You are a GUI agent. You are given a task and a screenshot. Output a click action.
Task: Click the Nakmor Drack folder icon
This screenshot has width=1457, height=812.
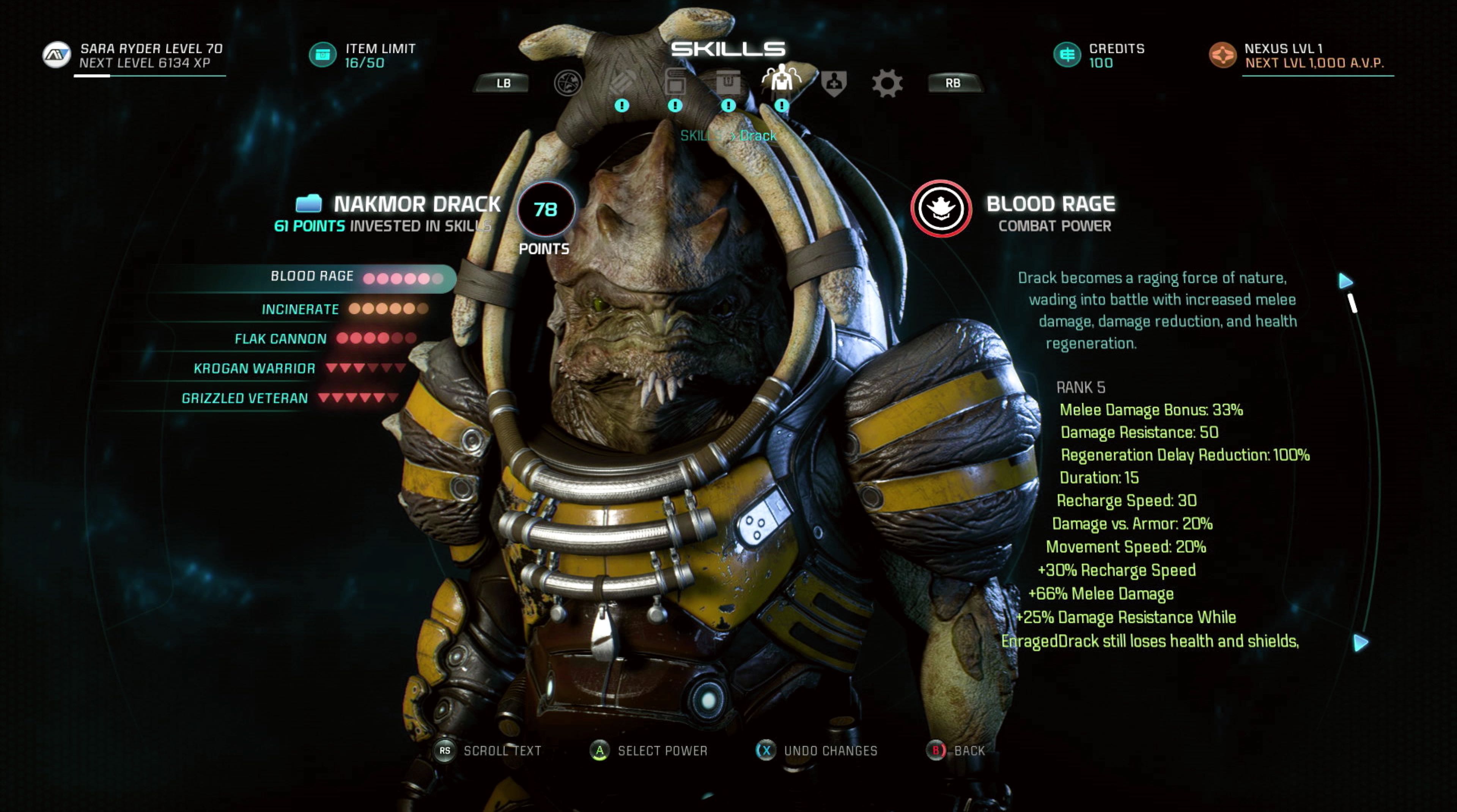click(x=309, y=203)
